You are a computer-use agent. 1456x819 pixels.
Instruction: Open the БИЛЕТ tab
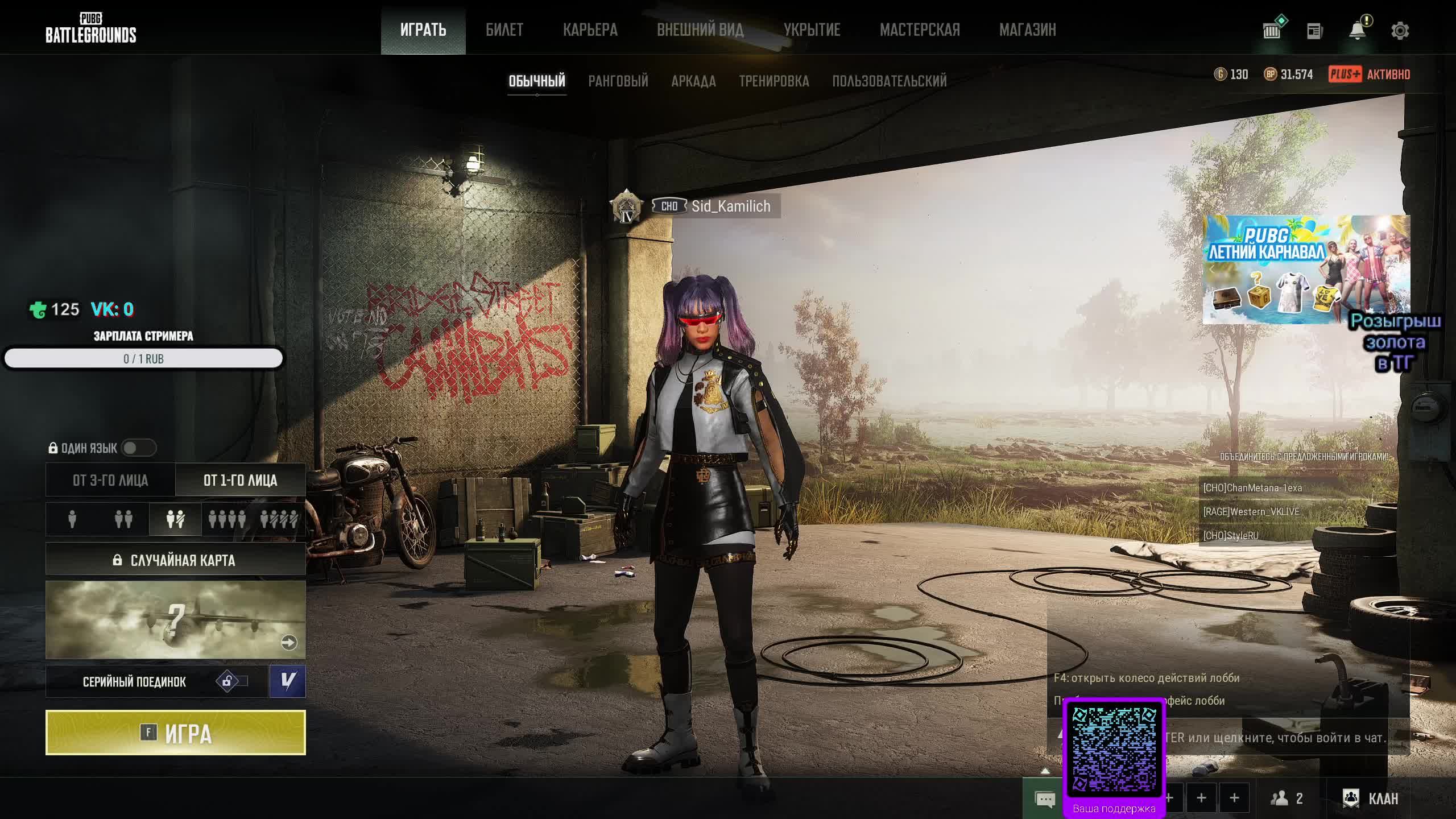[x=504, y=30]
